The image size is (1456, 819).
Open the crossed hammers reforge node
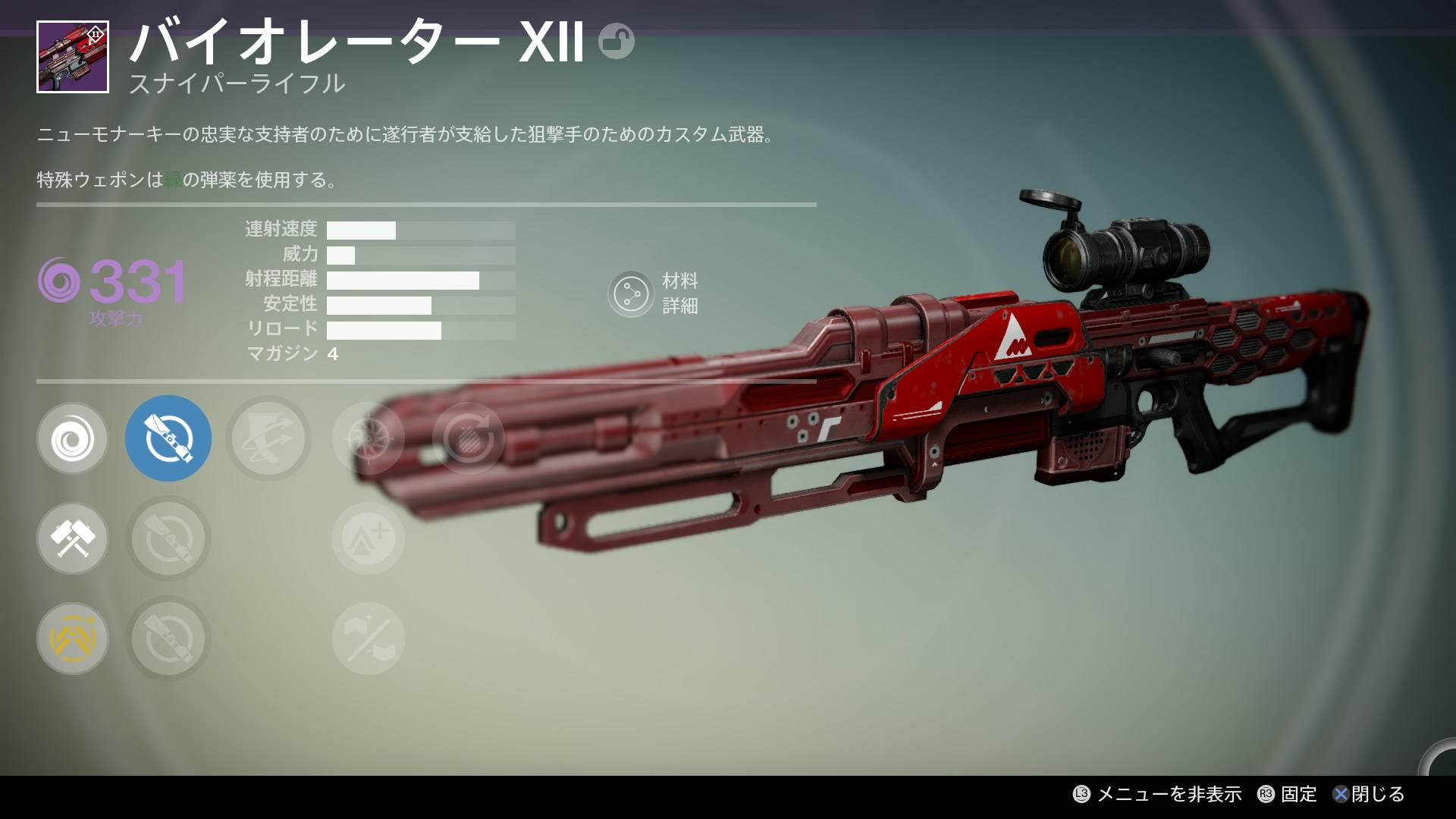point(72,538)
